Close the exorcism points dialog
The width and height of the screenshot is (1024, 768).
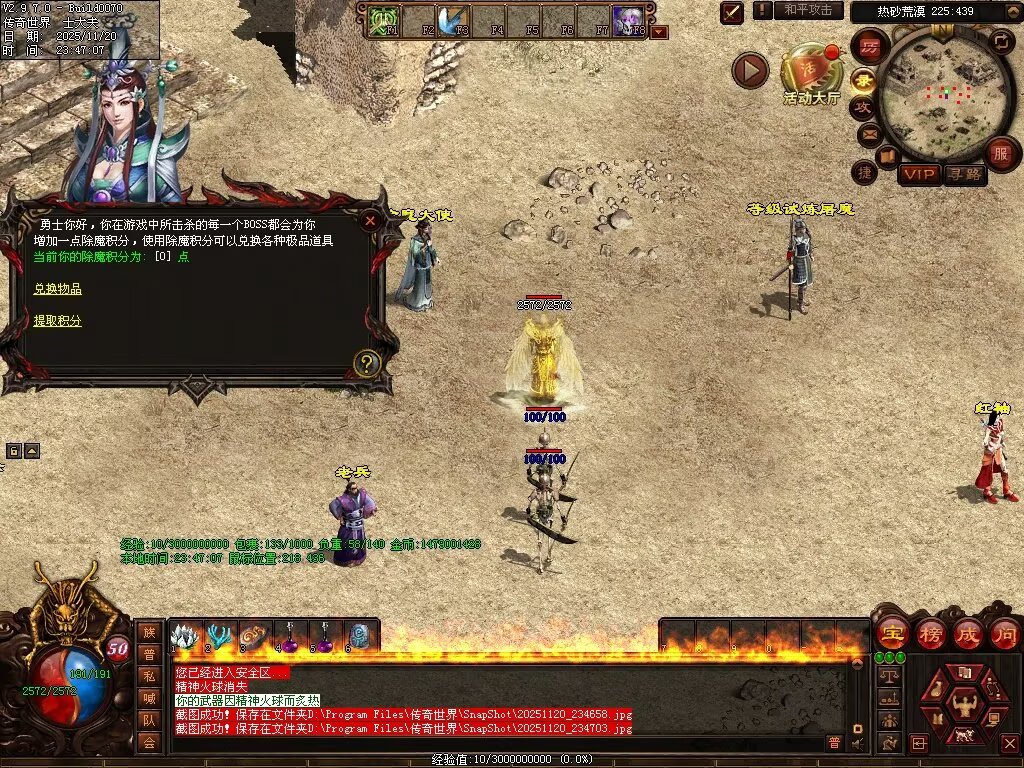point(370,220)
